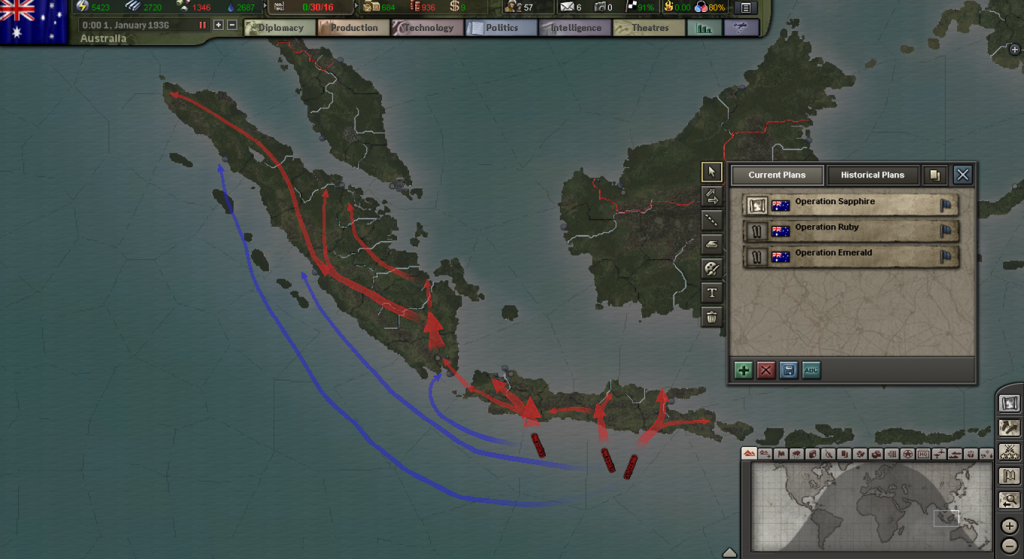The height and width of the screenshot is (559, 1024).
Task: Switch to Historical Plans
Action: (x=871, y=175)
